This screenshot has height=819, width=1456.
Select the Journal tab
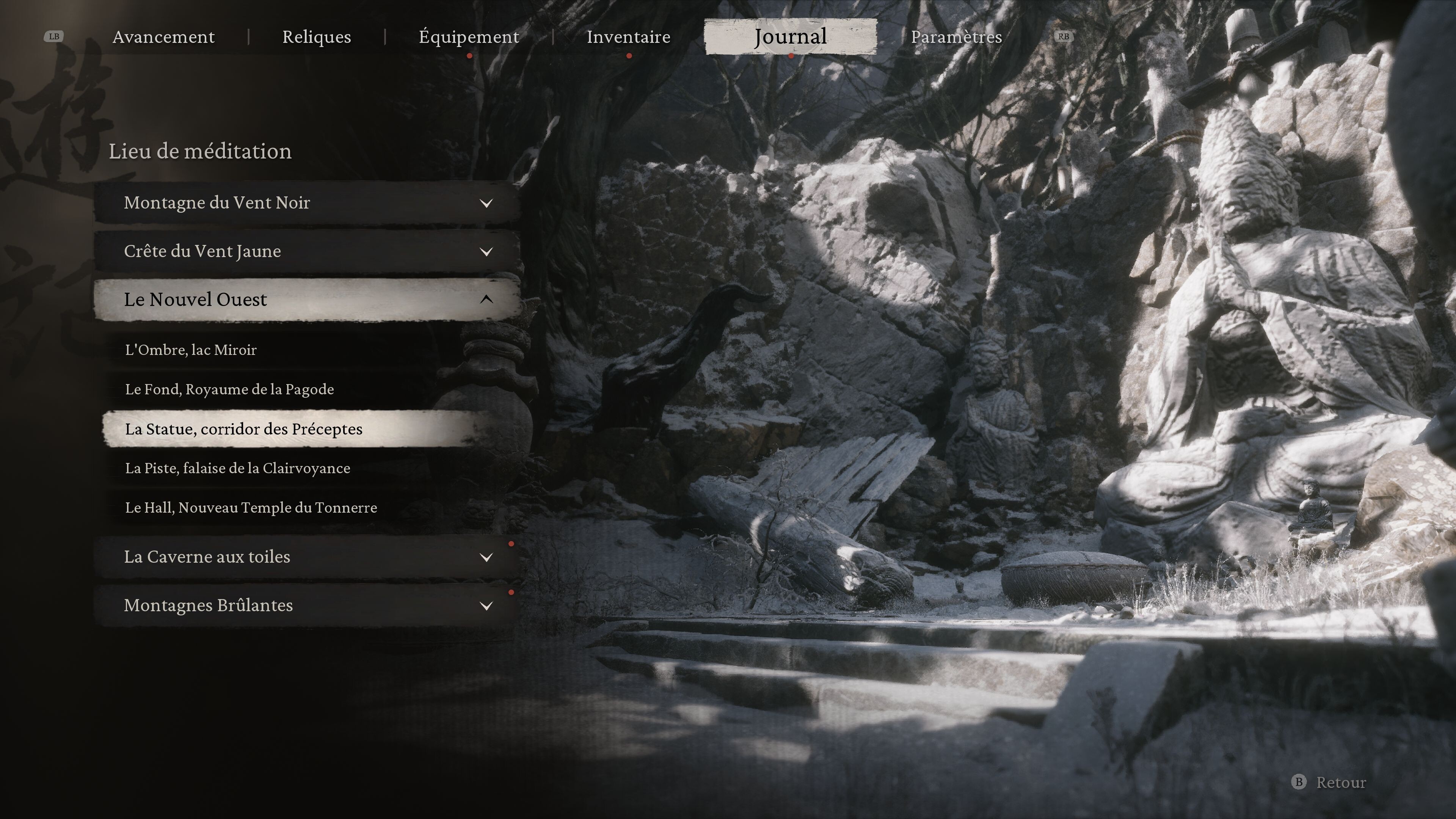[790, 37]
